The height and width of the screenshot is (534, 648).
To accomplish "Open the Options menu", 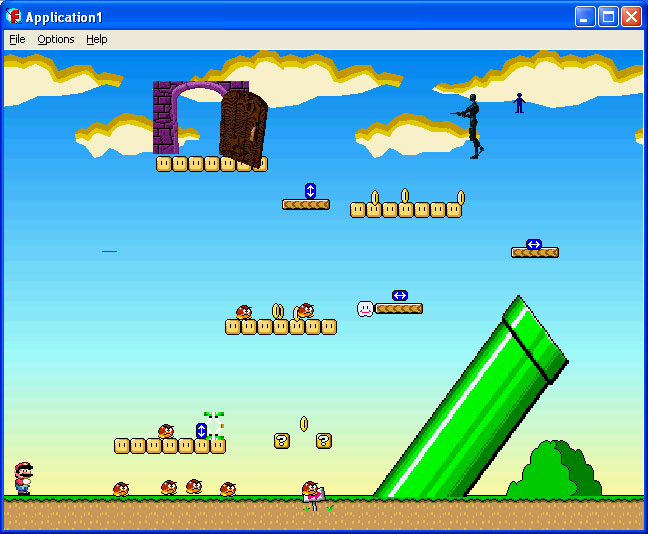I will point(56,39).
